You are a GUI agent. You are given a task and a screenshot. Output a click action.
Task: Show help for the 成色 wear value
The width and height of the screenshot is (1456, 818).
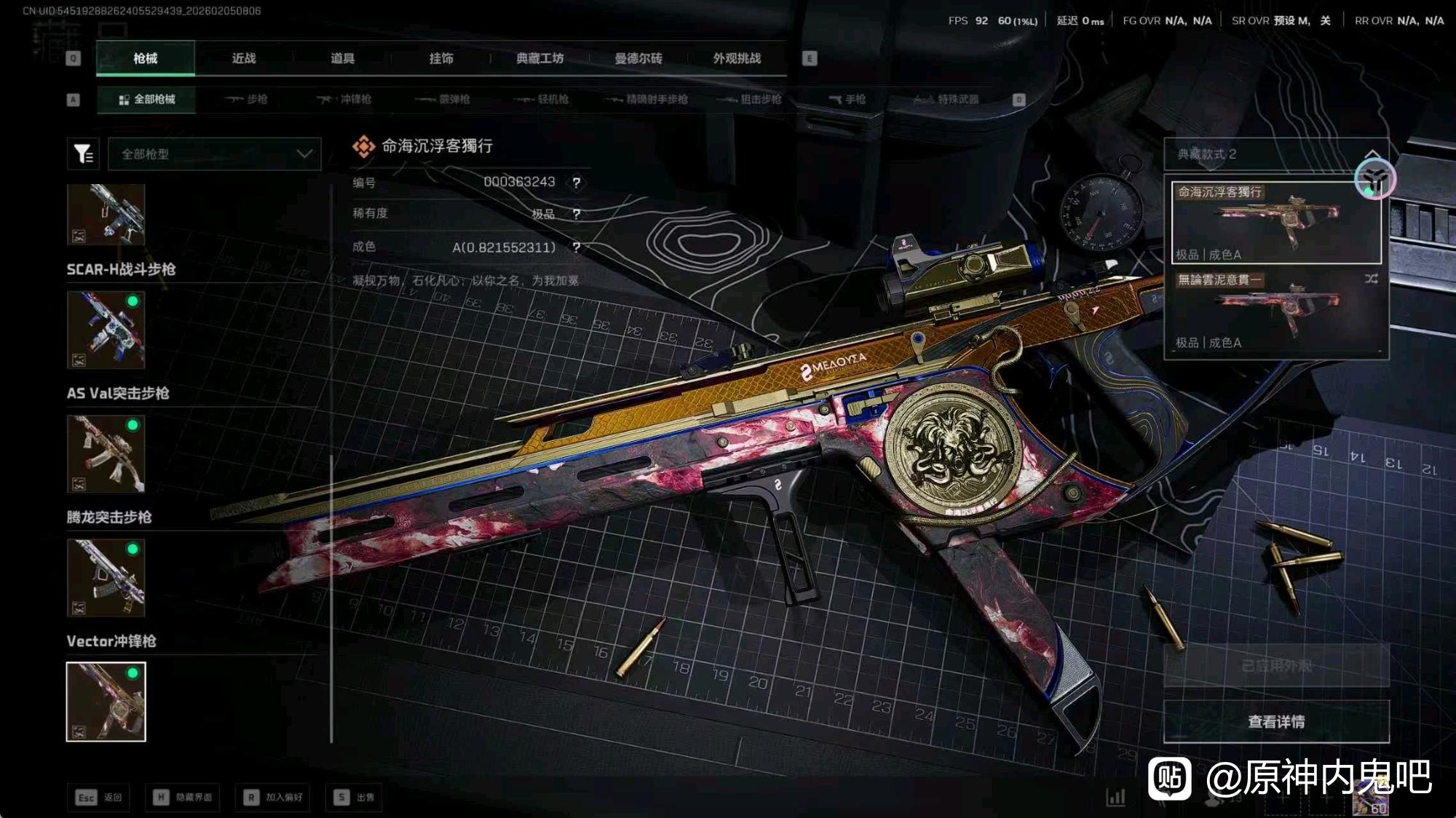(577, 247)
